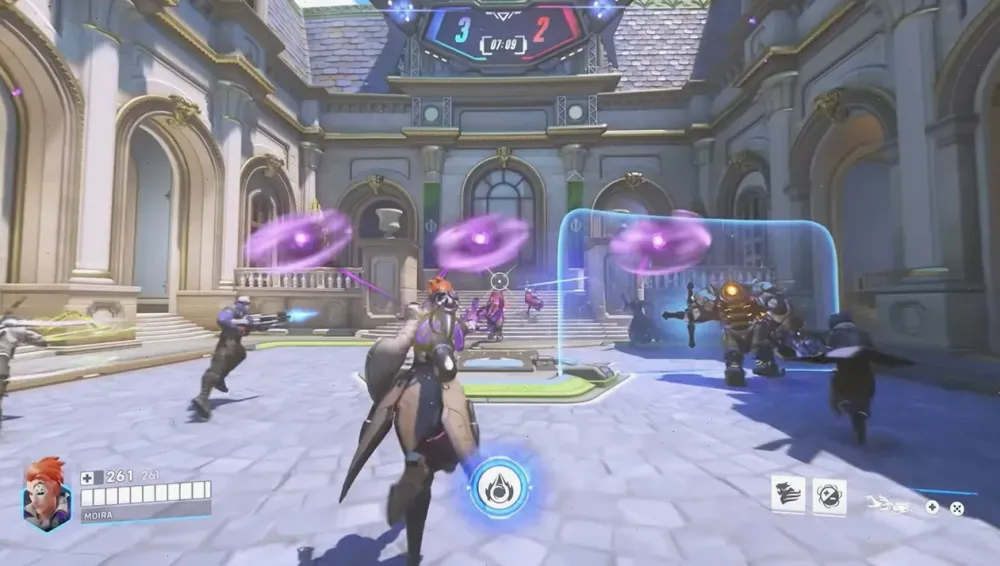Viewport: 1000px width, 566px height.
Task: Trigger the Biotic Orb ability icon
Action: coord(829,495)
